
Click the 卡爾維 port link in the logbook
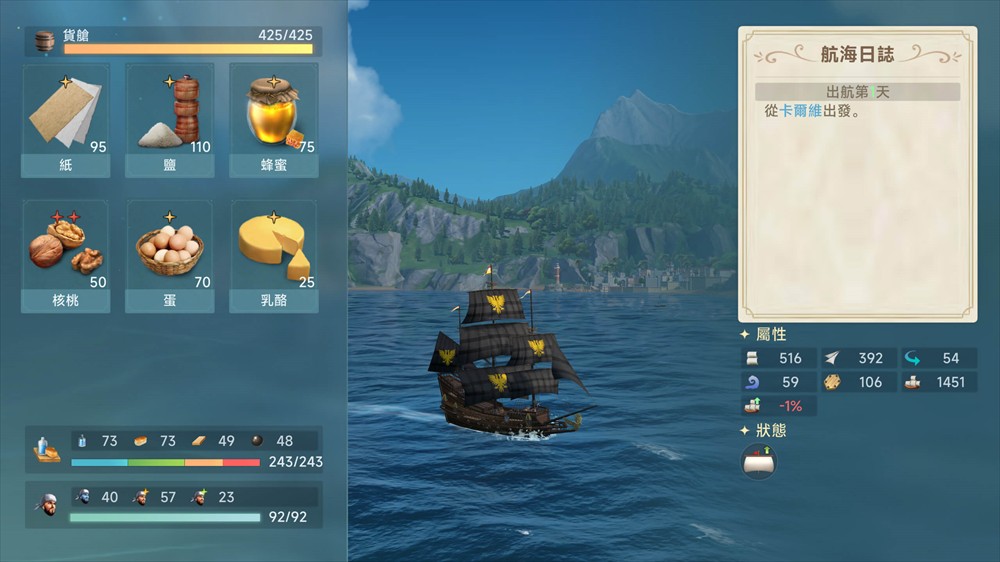(801, 111)
